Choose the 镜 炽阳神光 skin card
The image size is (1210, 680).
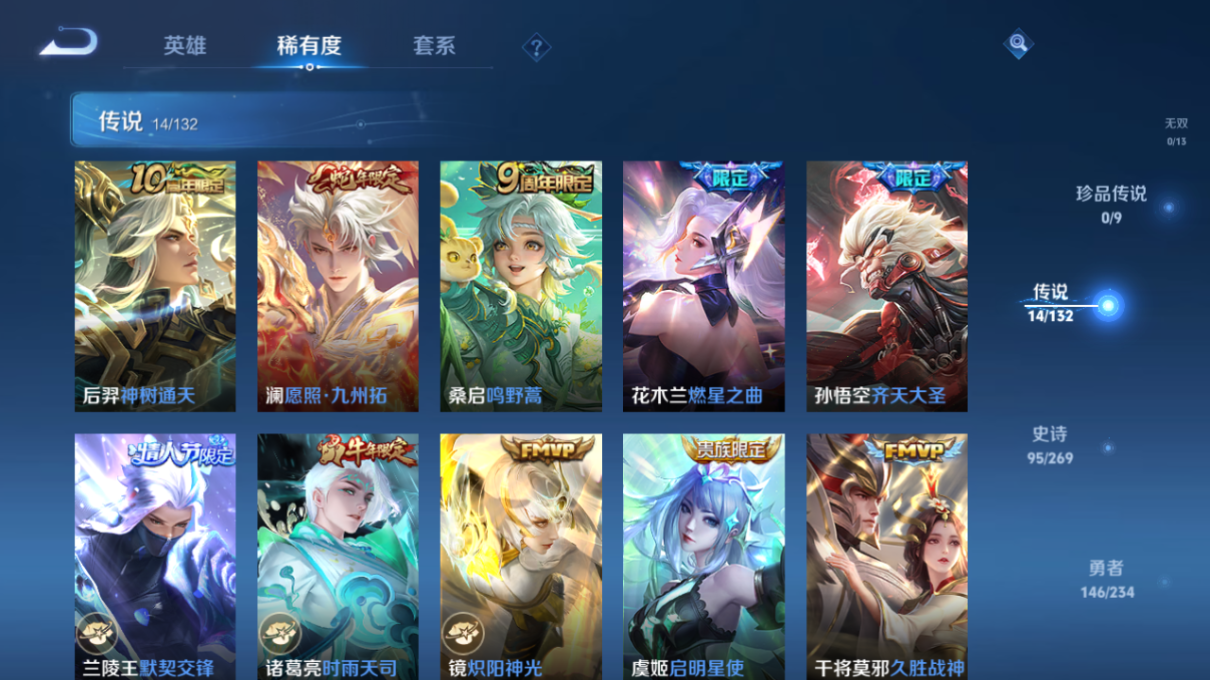(521, 556)
